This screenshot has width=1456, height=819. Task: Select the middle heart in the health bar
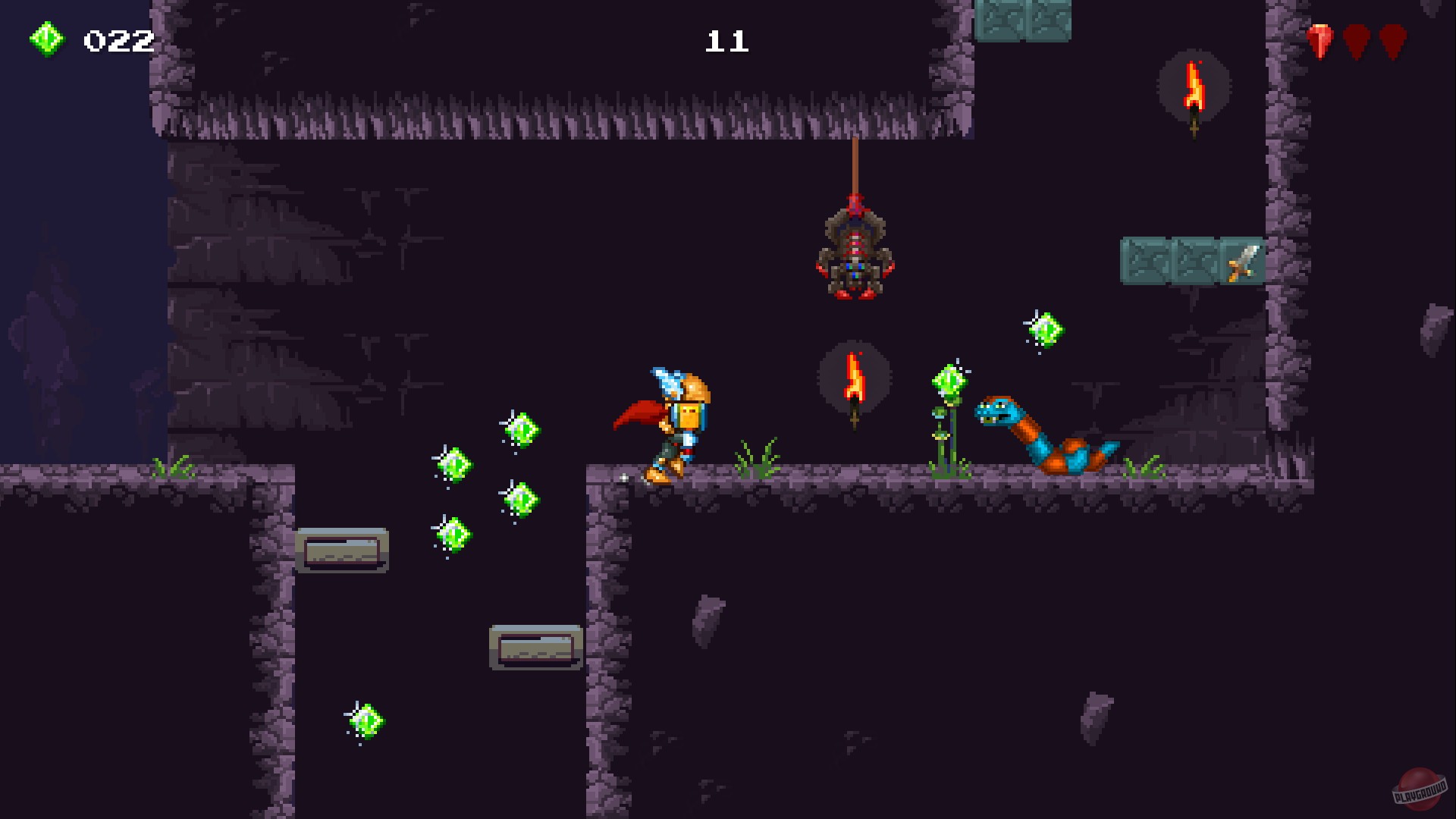pyautogui.click(x=1356, y=39)
